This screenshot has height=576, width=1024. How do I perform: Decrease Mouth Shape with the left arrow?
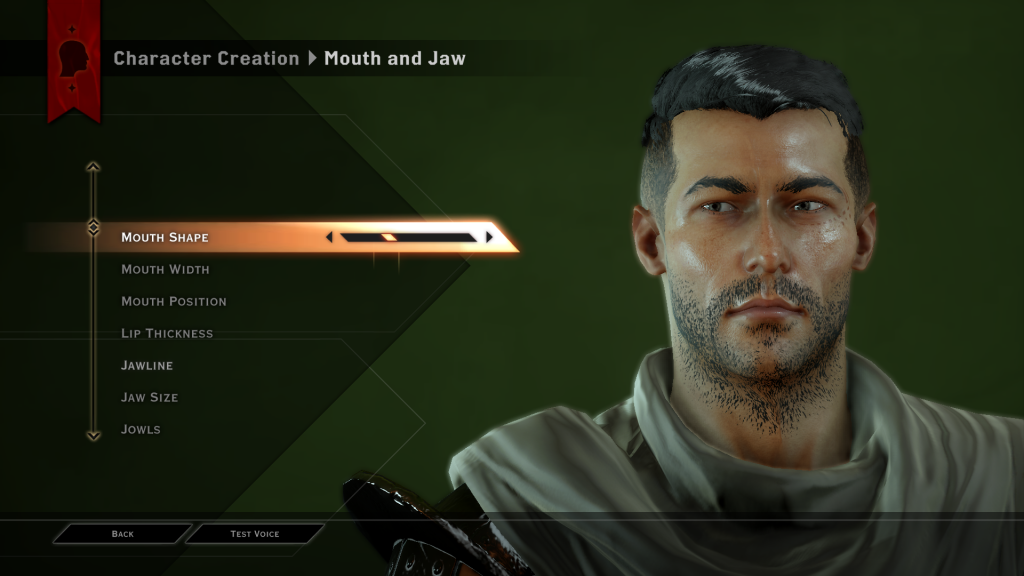coord(330,237)
